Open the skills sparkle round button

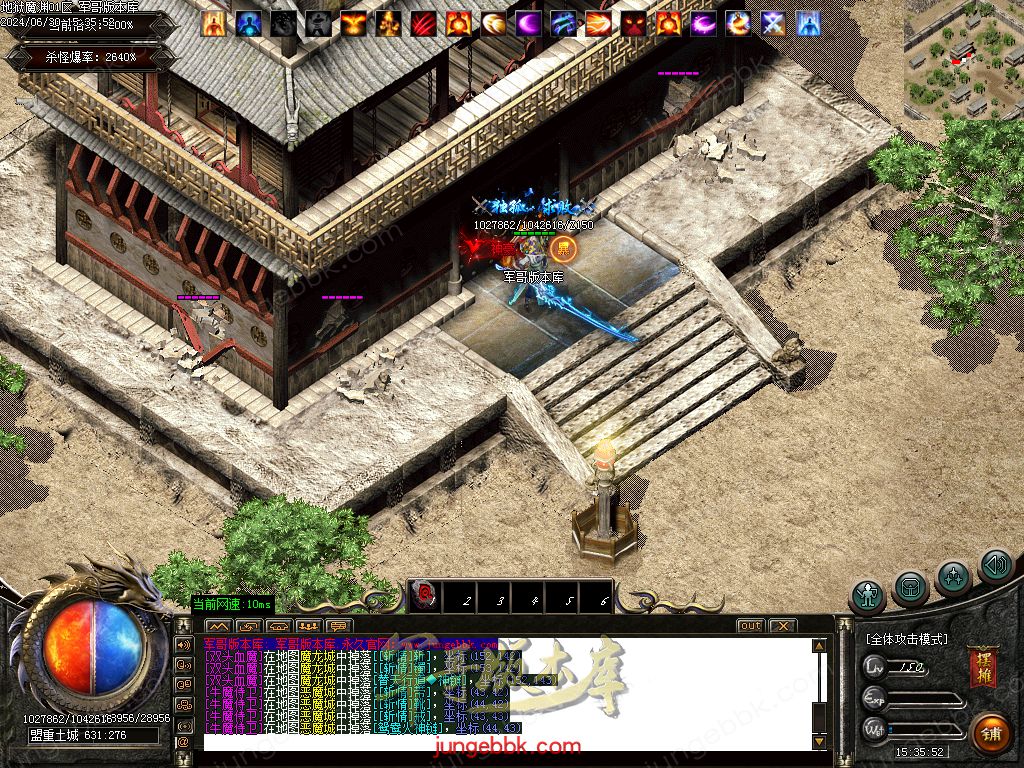(953, 577)
